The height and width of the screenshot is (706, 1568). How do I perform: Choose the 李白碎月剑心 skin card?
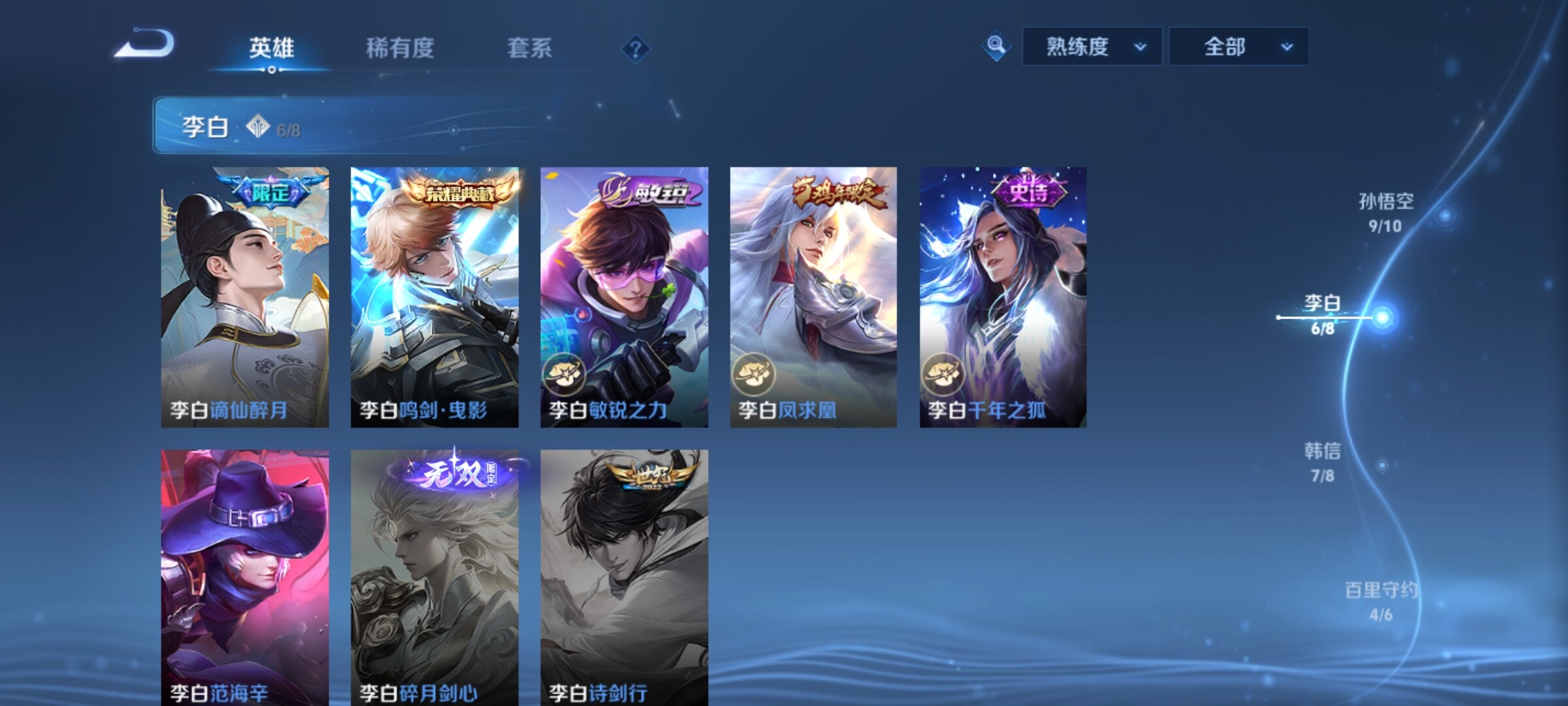(x=434, y=577)
